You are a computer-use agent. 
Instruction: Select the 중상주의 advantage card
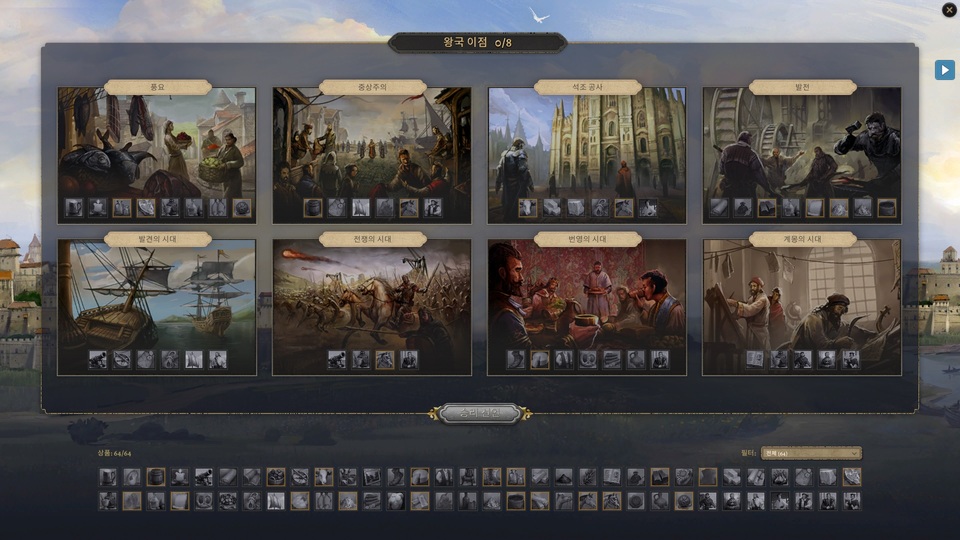(x=372, y=145)
